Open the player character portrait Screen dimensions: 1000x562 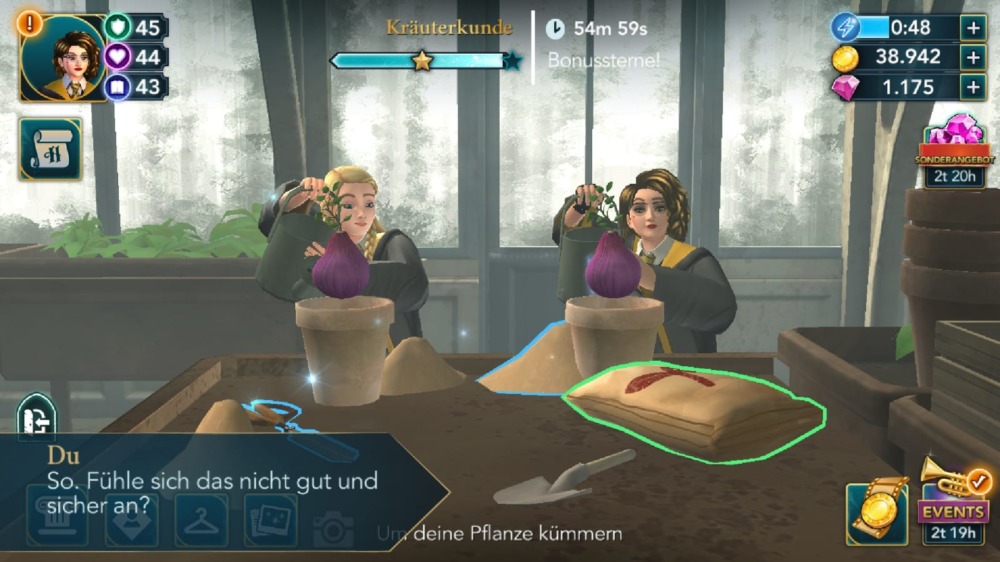pyautogui.click(x=62, y=59)
